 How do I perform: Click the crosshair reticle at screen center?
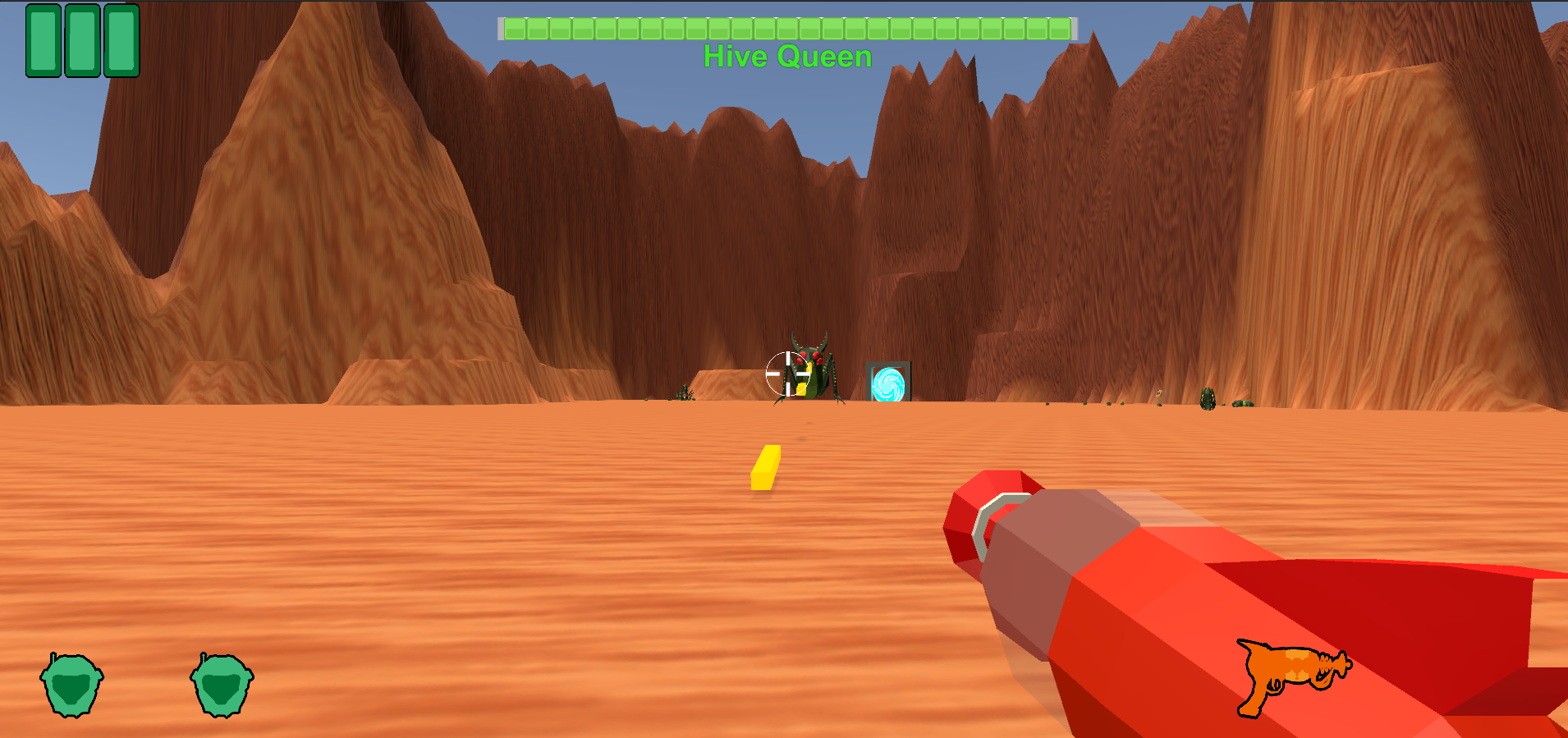tap(789, 374)
